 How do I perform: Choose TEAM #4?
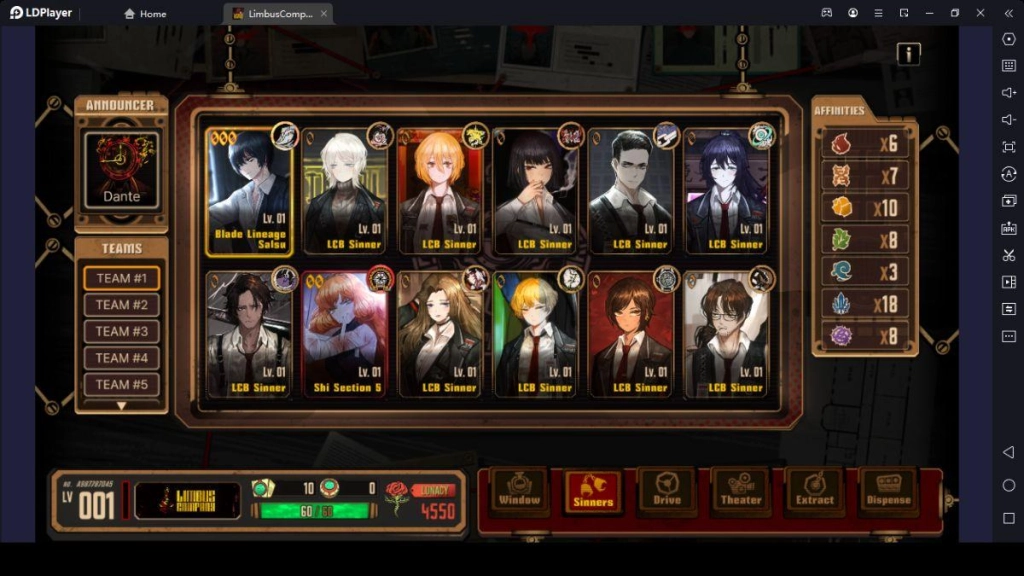pyautogui.click(x=121, y=358)
